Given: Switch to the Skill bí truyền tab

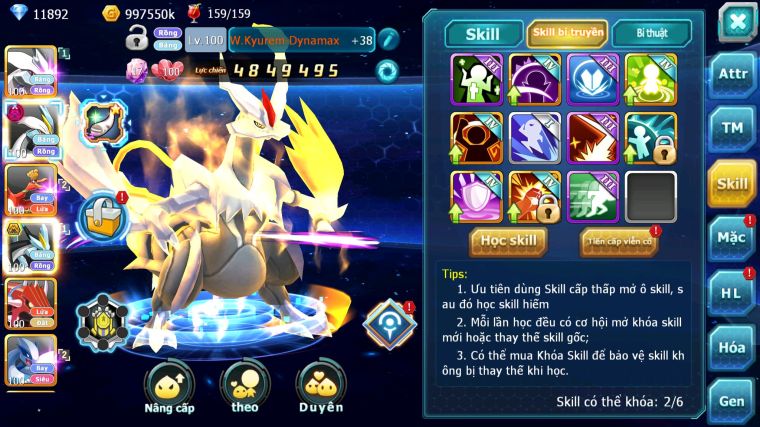Looking at the screenshot, I should [567, 33].
